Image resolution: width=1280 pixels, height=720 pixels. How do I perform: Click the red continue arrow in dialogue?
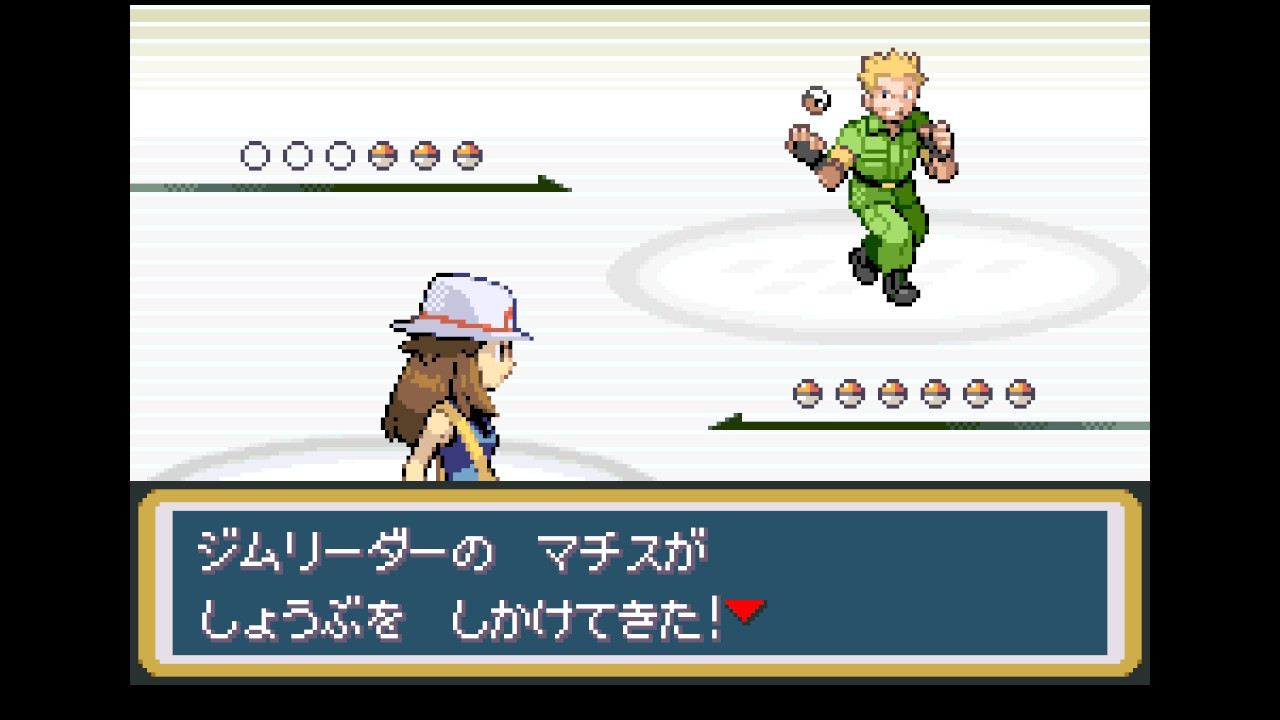pos(745,610)
